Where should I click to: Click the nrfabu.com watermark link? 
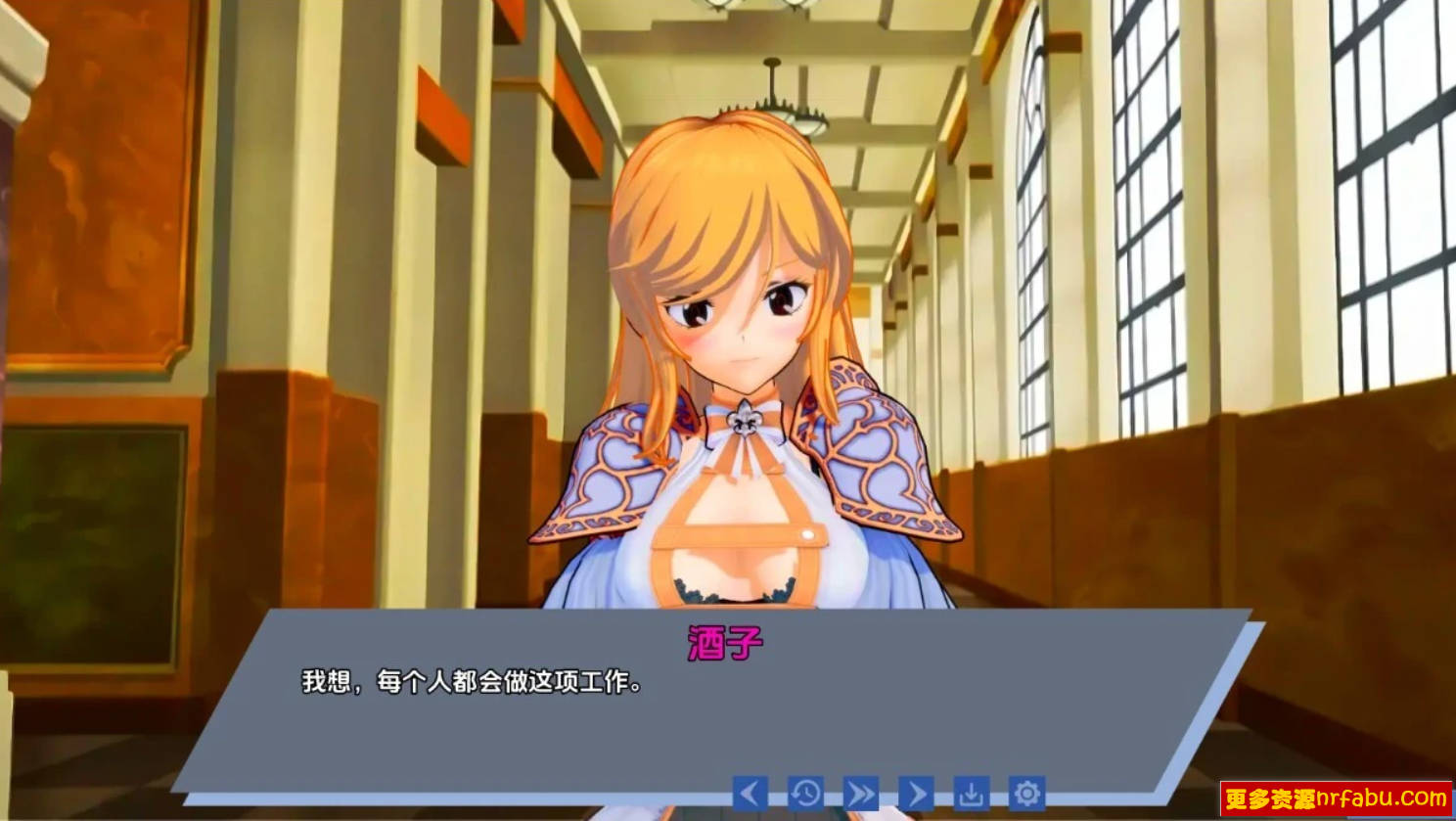(1337, 798)
